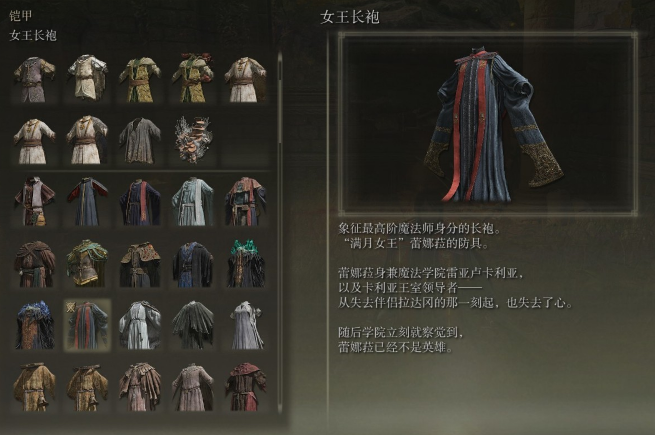Pick the robe with the teal-green feathered collar
The width and height of the screenshot is (655, 435).
pos(244,264)
